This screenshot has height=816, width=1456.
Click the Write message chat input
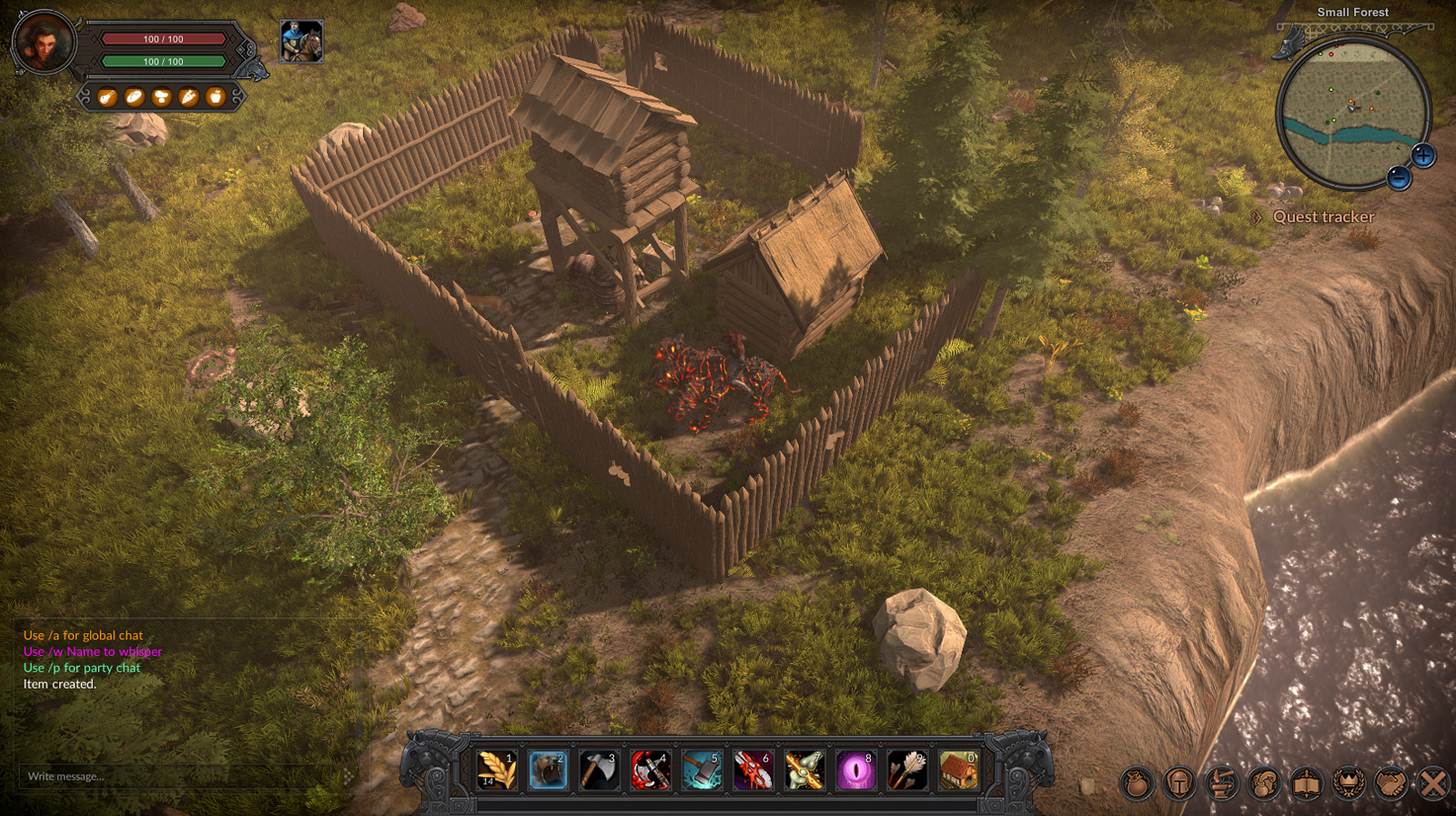tap(182, 776)
